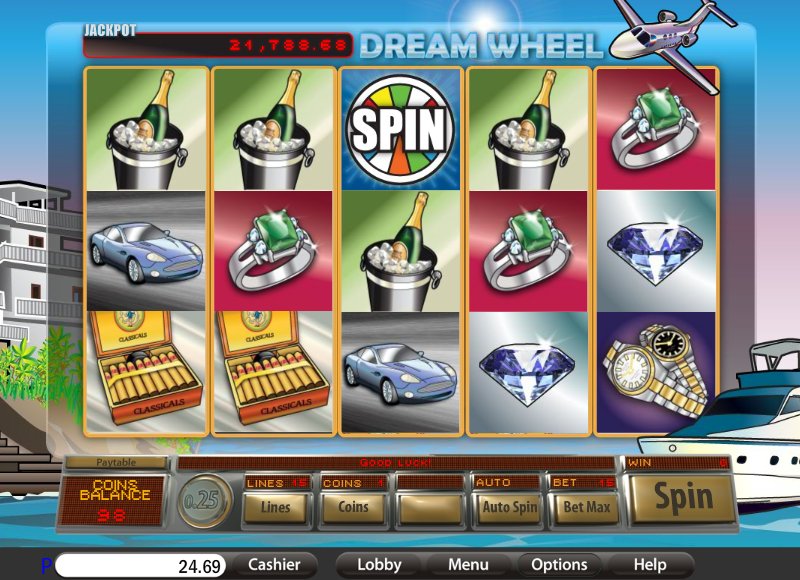Return to the Lobby
The width and height of the screenshot is (800, 580).
click(379, 565)
